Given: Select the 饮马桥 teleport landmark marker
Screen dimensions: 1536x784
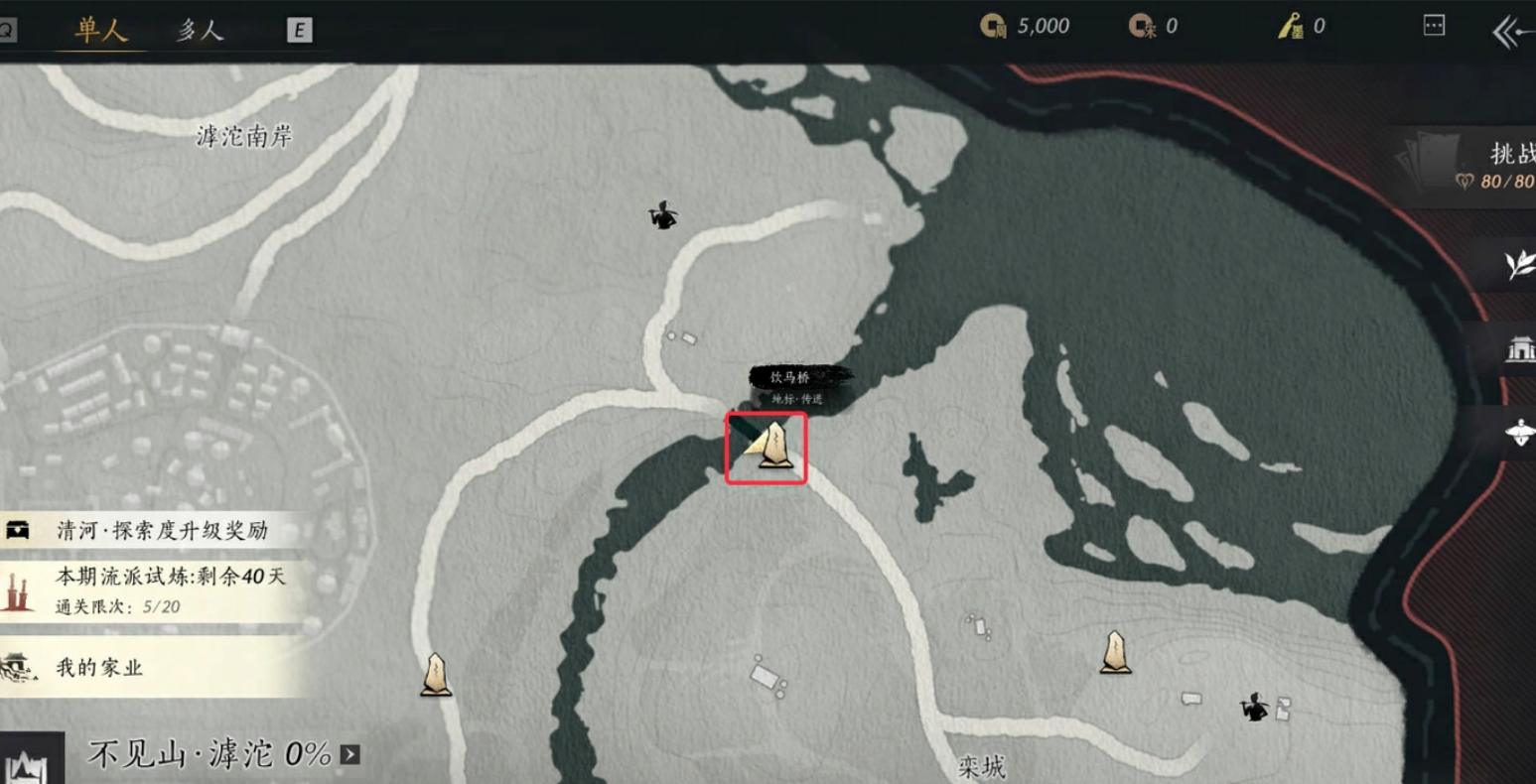Looking at the screenshot, I should 771,447.
